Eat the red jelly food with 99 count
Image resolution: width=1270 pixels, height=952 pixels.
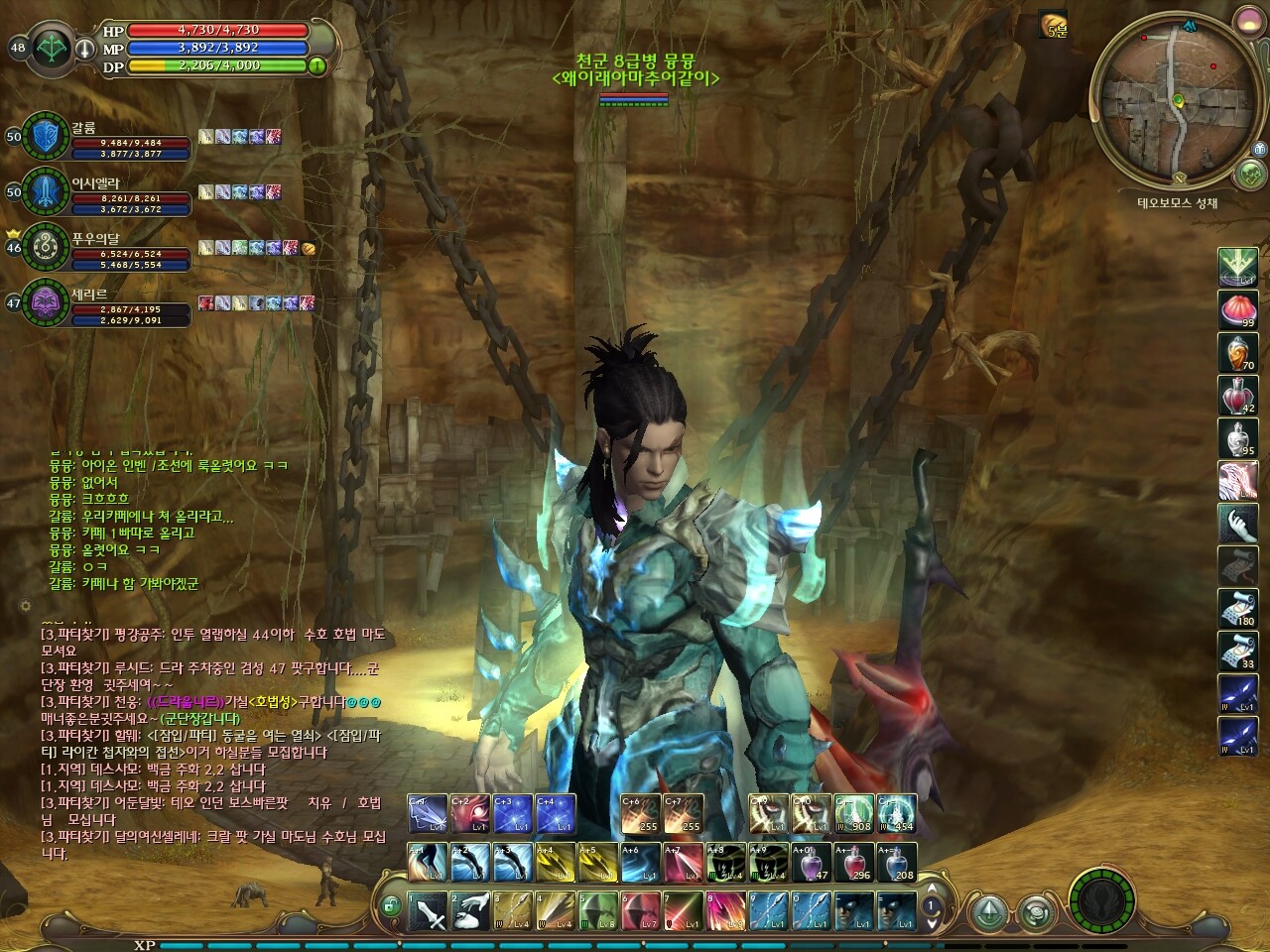pyautogui.click(x=1237, y=310)
